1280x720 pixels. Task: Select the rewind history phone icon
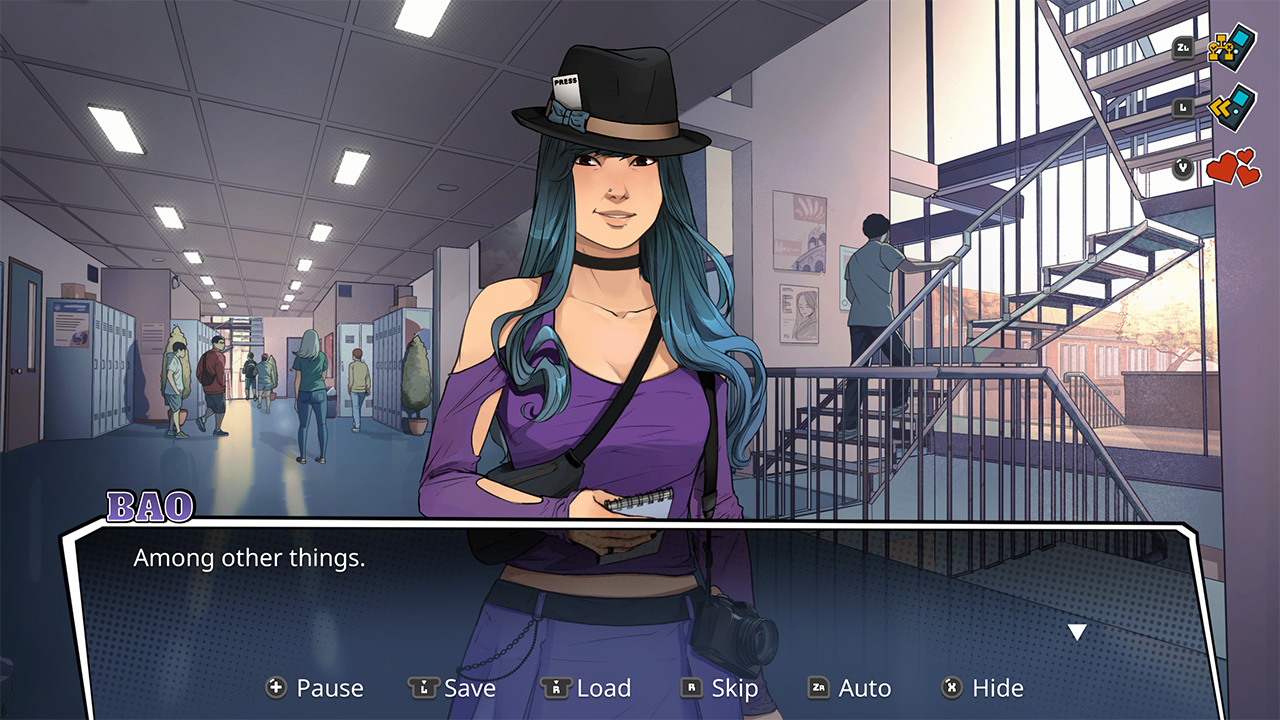(x=1232, y=107)
